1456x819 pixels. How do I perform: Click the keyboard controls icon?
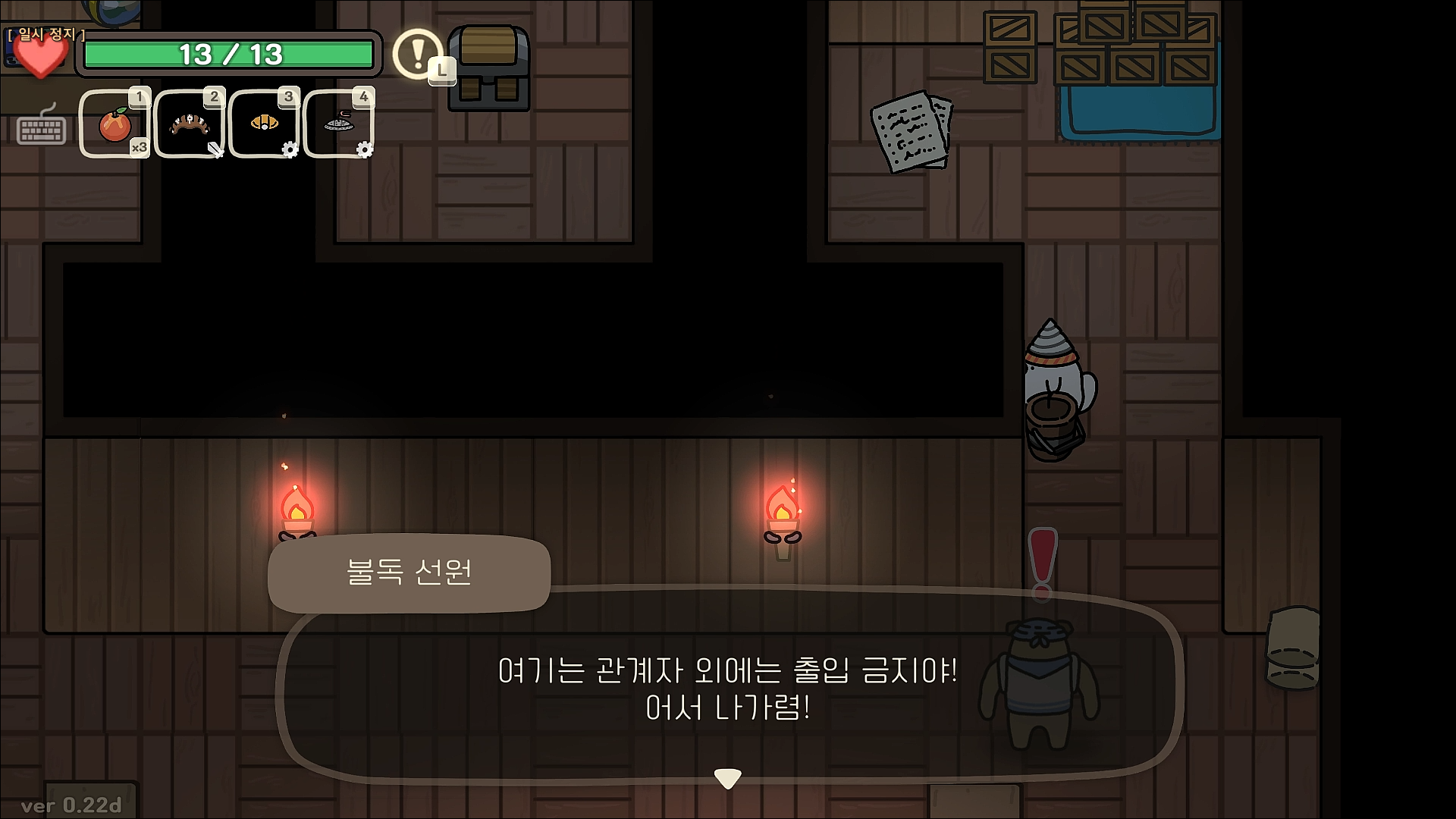tap(42, 130)
